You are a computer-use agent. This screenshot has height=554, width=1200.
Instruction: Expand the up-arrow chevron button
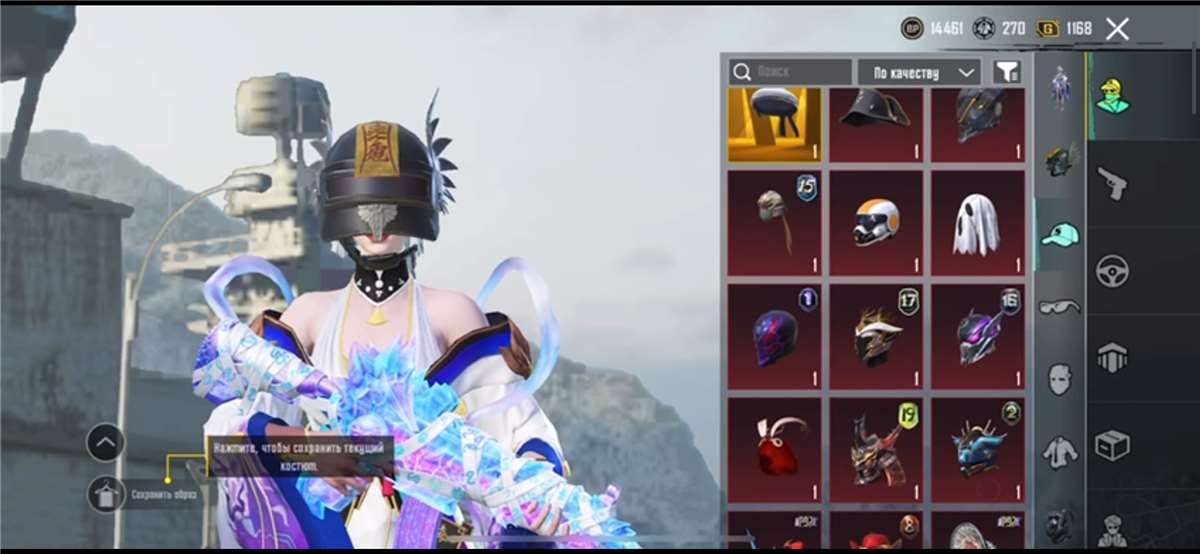106,442
